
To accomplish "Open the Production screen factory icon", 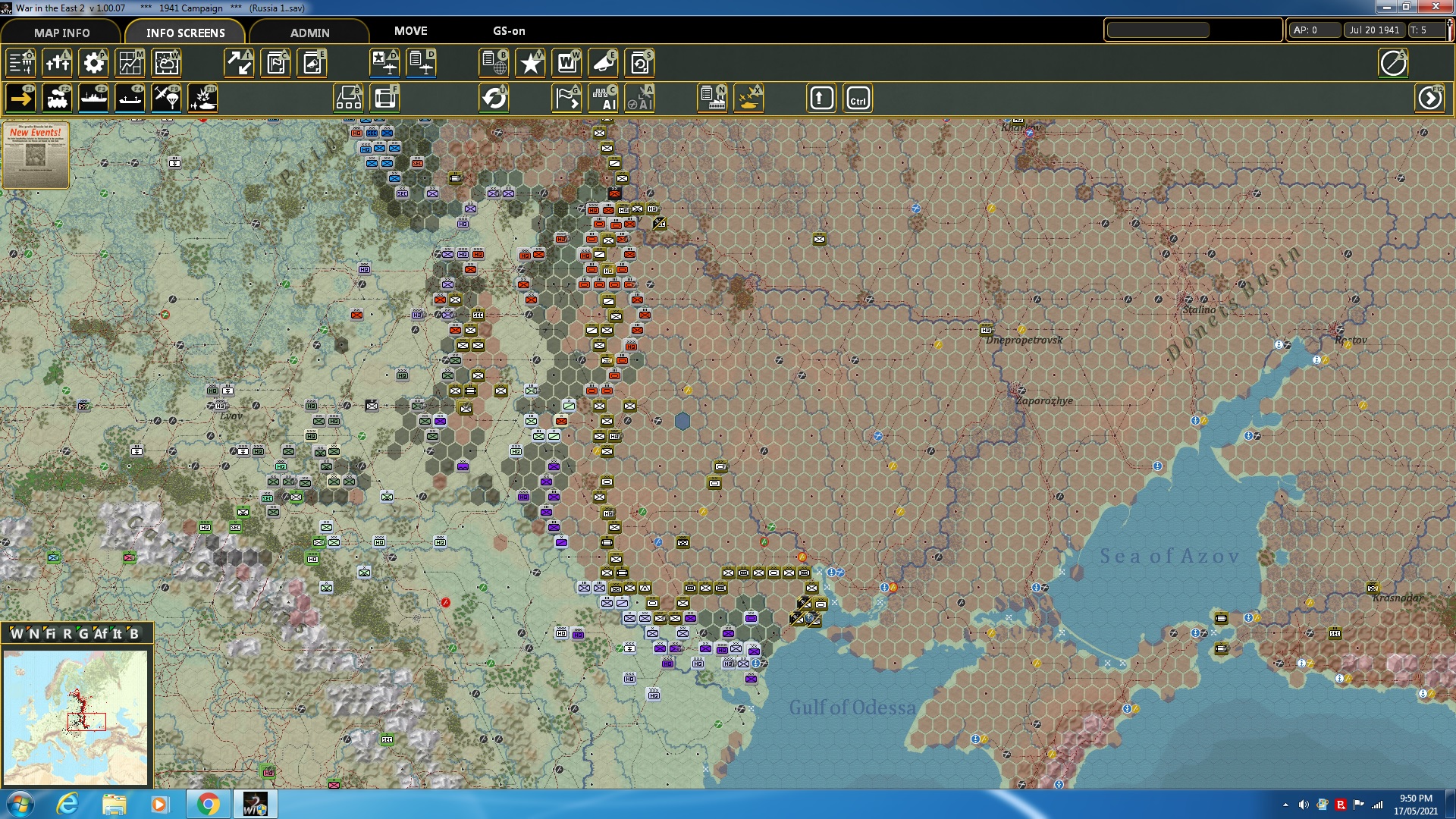I will pos(712,97).
